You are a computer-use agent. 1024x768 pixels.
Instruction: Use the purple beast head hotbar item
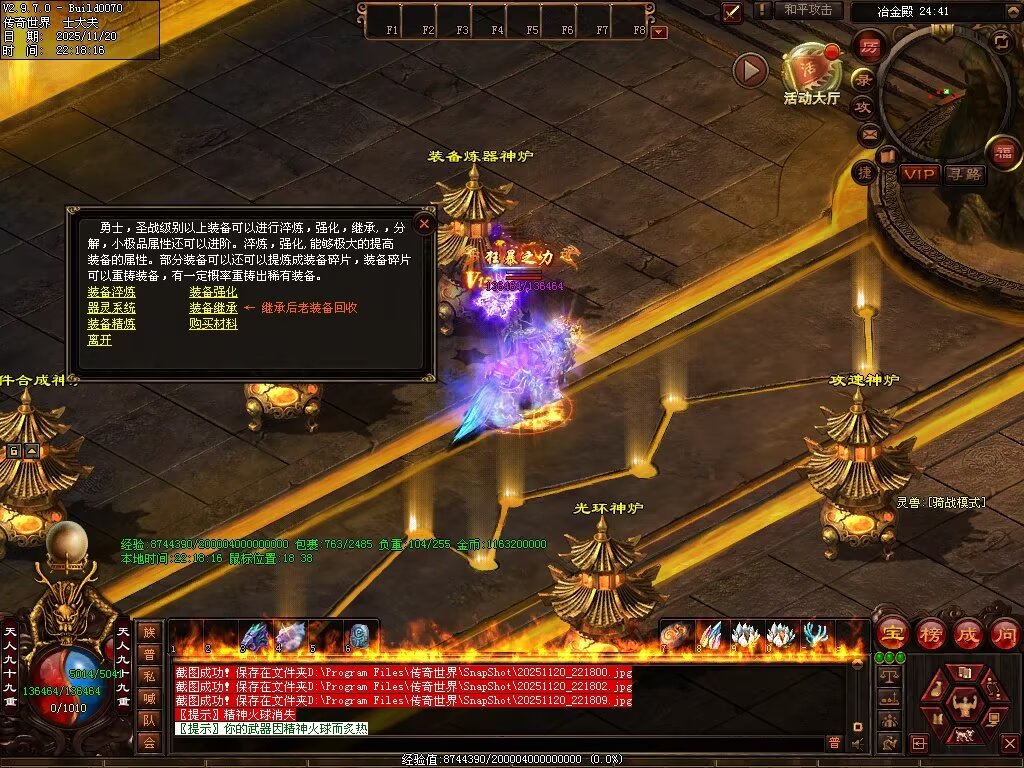pos(255,636)
